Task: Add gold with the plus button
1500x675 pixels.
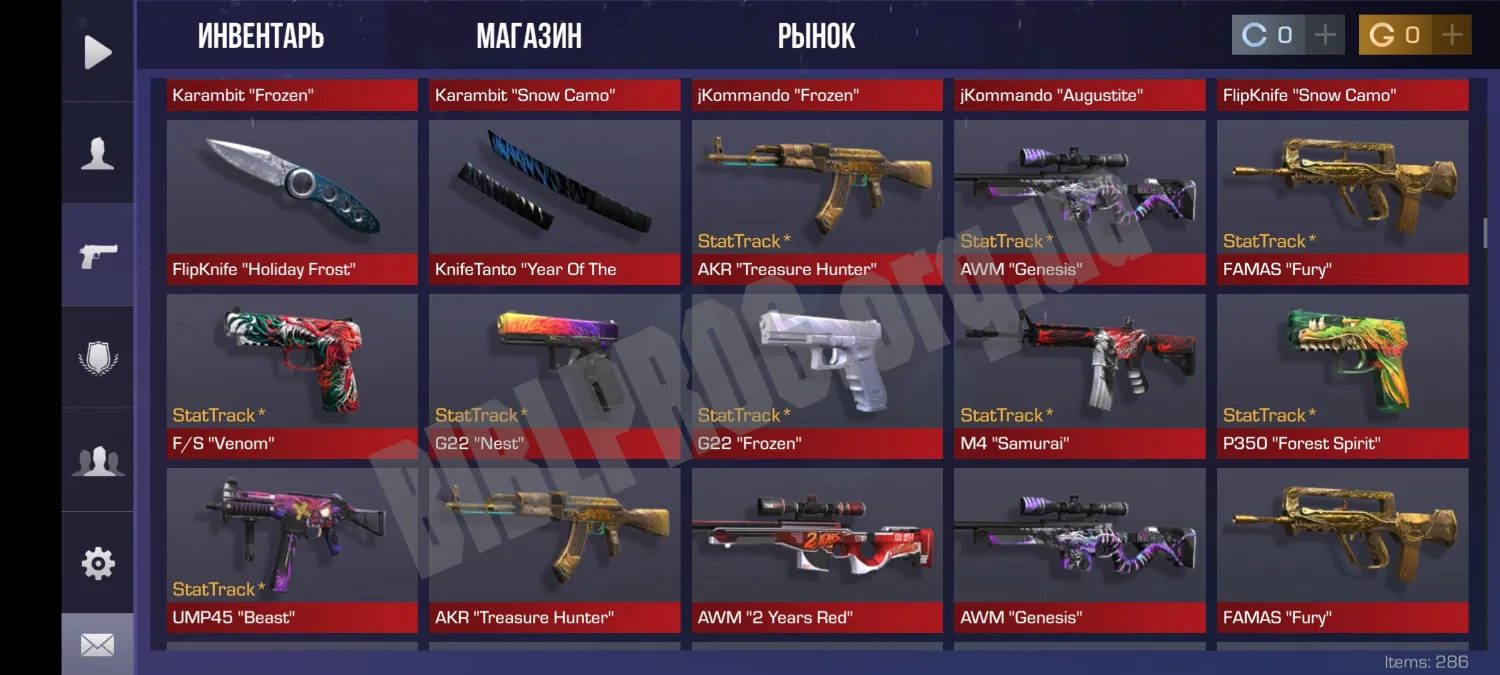Action: tap(1452, 36)
